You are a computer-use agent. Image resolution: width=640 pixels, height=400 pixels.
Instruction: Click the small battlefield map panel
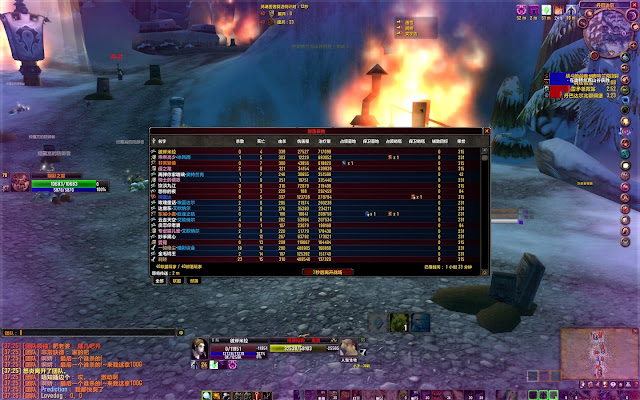pyautogui.click(x=598, y=349)
